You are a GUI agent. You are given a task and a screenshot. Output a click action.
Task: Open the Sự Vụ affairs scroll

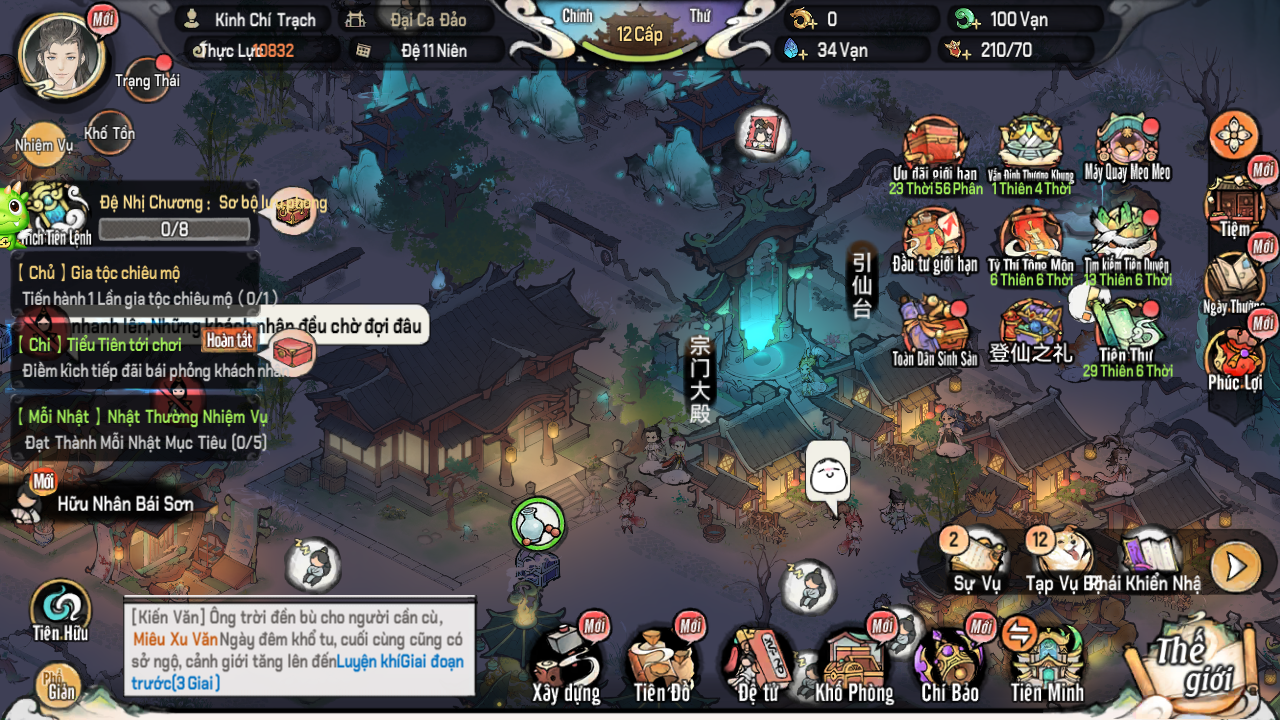(976, 560)
